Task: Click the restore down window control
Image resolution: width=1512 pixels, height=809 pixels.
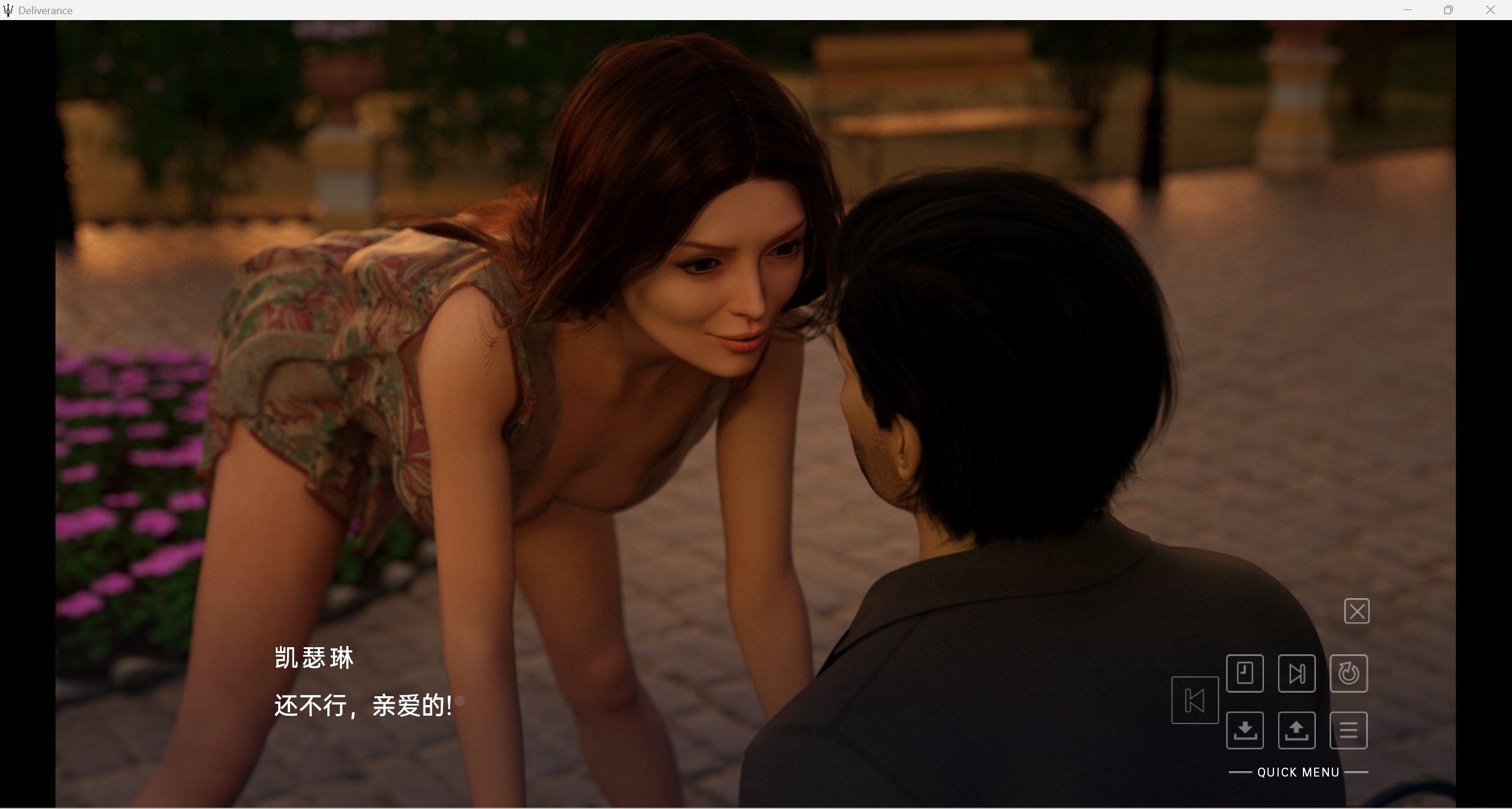Action: point(1449,9)
